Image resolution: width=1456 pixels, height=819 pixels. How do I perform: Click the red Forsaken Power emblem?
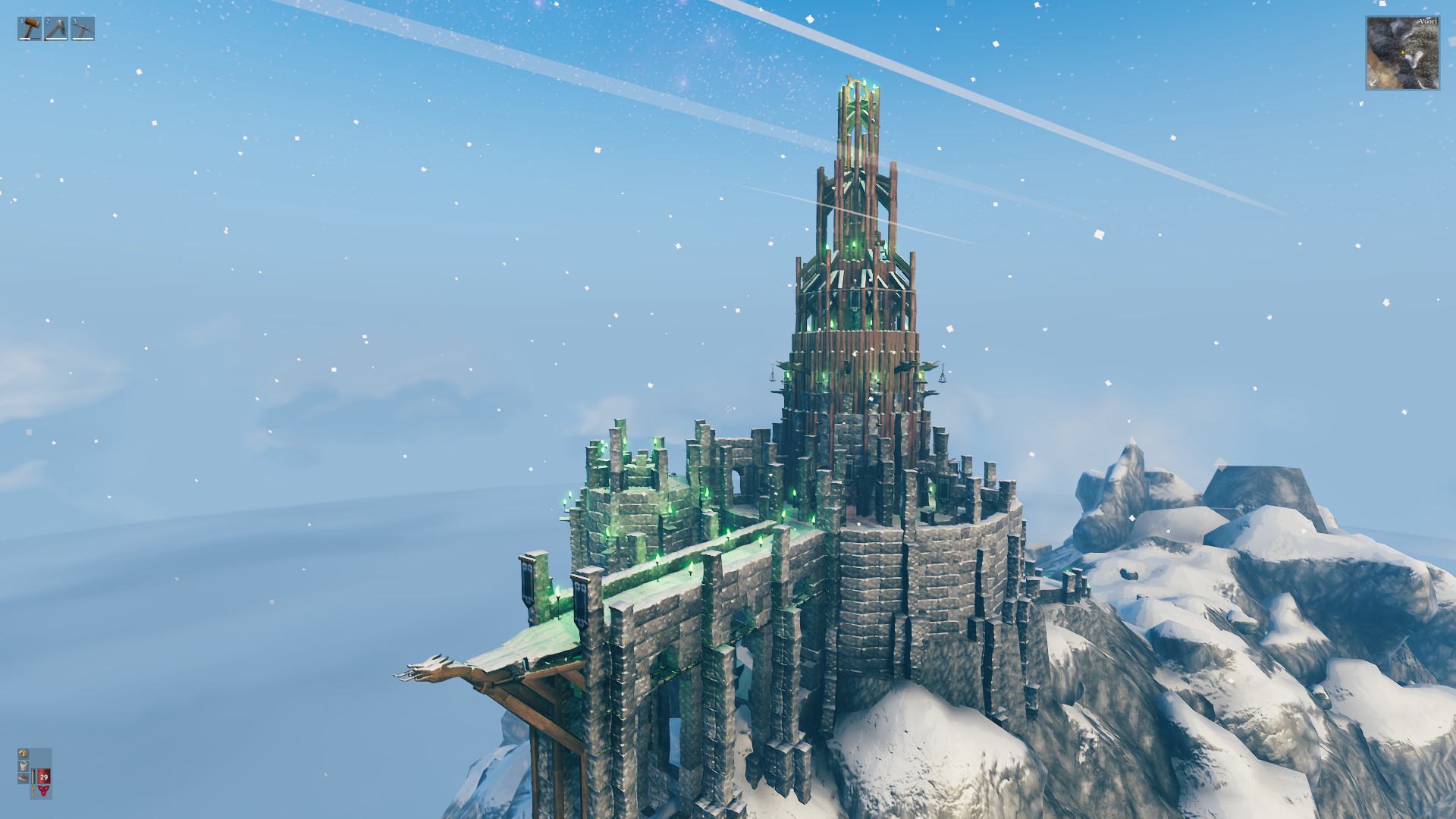pyautogui.click(x=44, y=790)
